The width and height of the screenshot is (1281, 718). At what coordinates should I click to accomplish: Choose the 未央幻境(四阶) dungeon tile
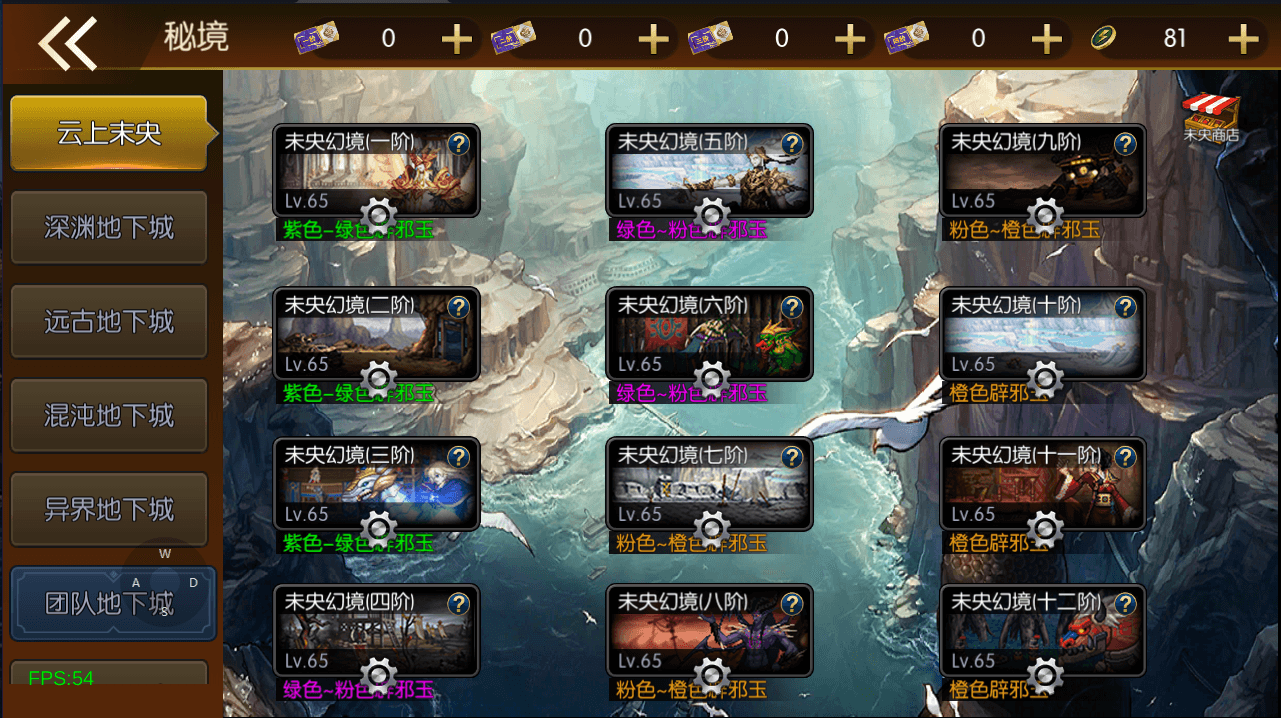[x=376, y=630]
